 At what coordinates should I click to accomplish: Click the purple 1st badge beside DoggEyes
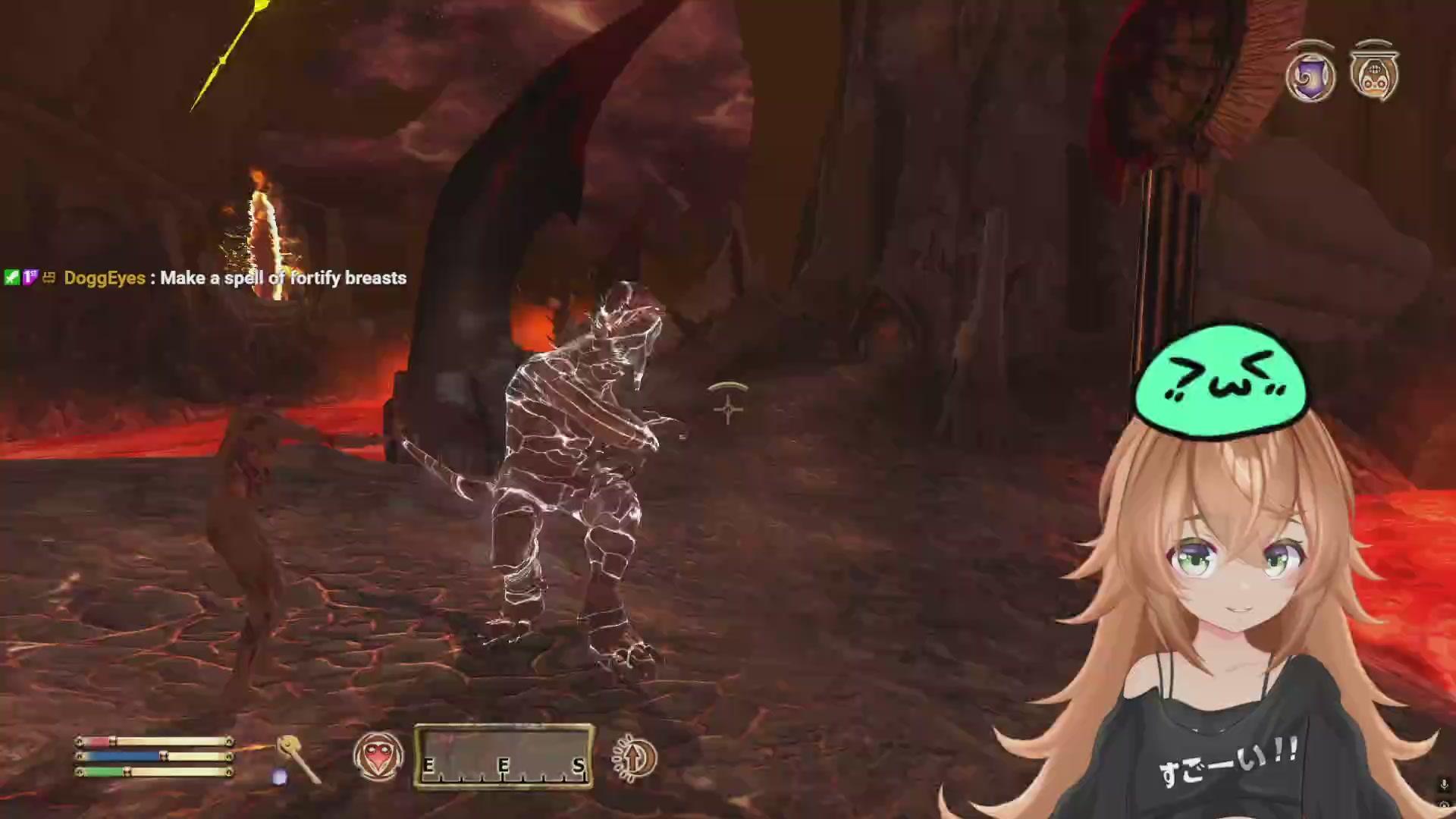click(29, 279)
